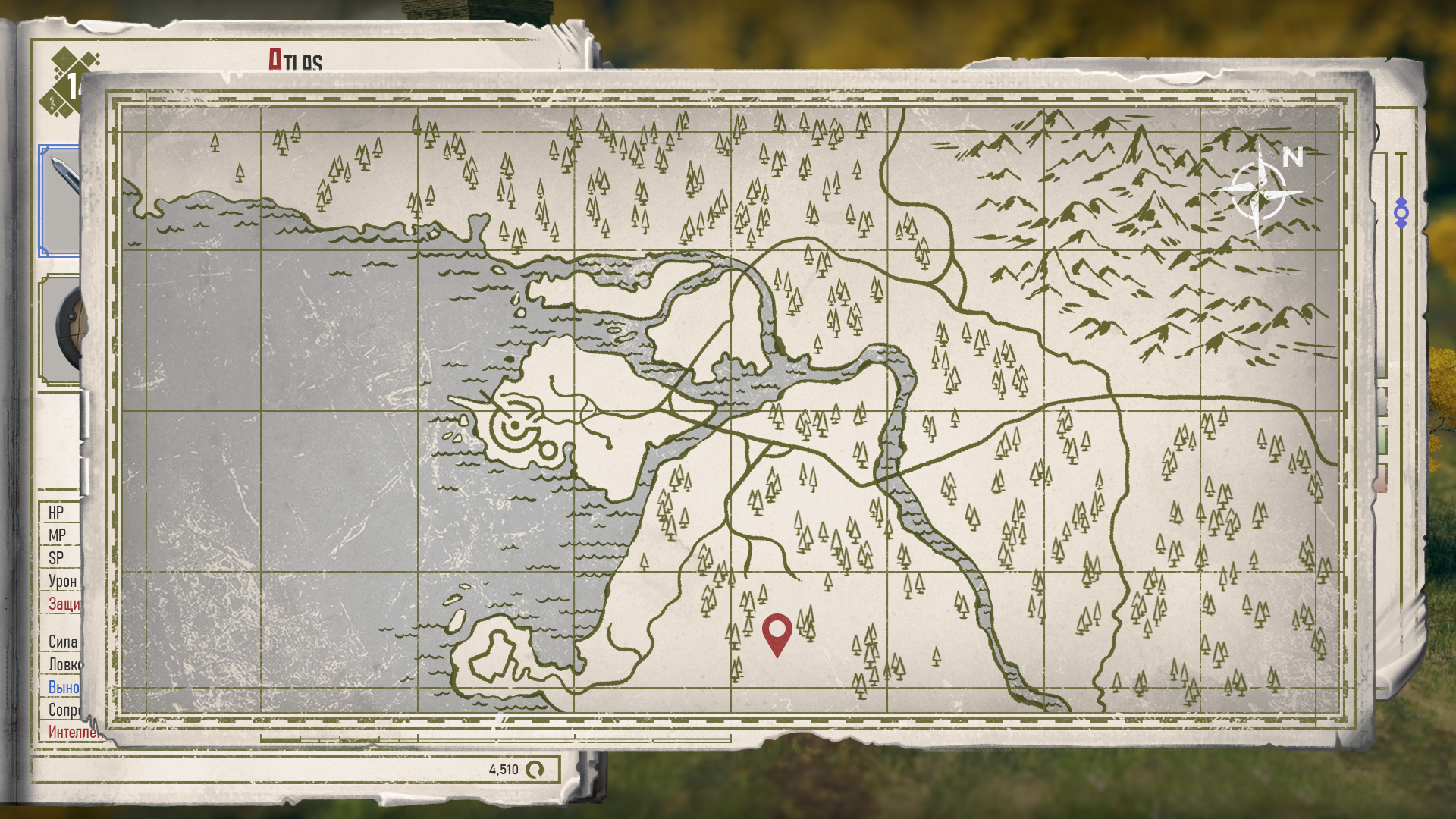Select the sword weapon slot
This screenshot has width=1456, height=819.
(60, 200)
